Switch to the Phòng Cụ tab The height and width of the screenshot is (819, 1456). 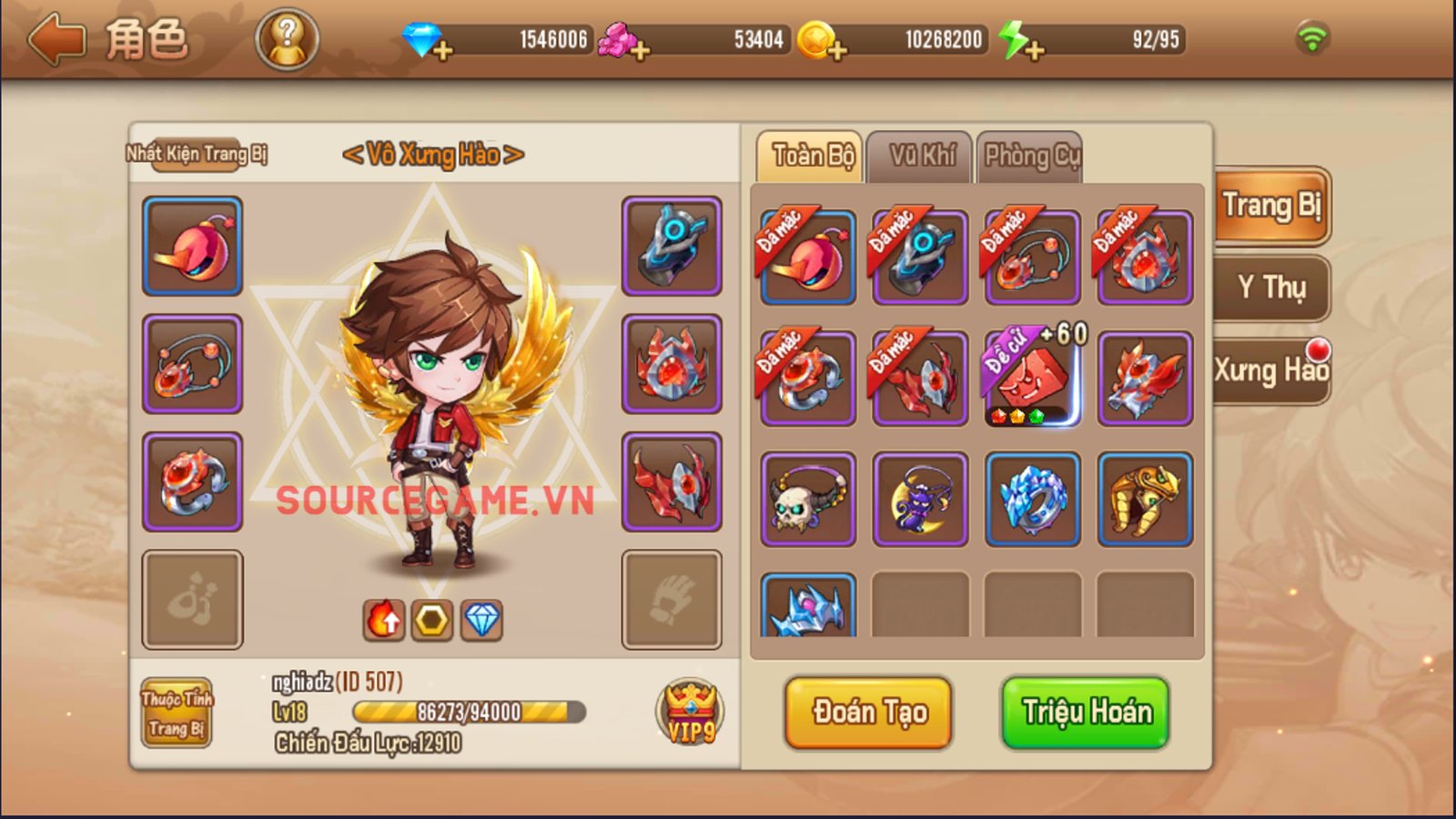pyautogui.click(x=1030, y=157)
